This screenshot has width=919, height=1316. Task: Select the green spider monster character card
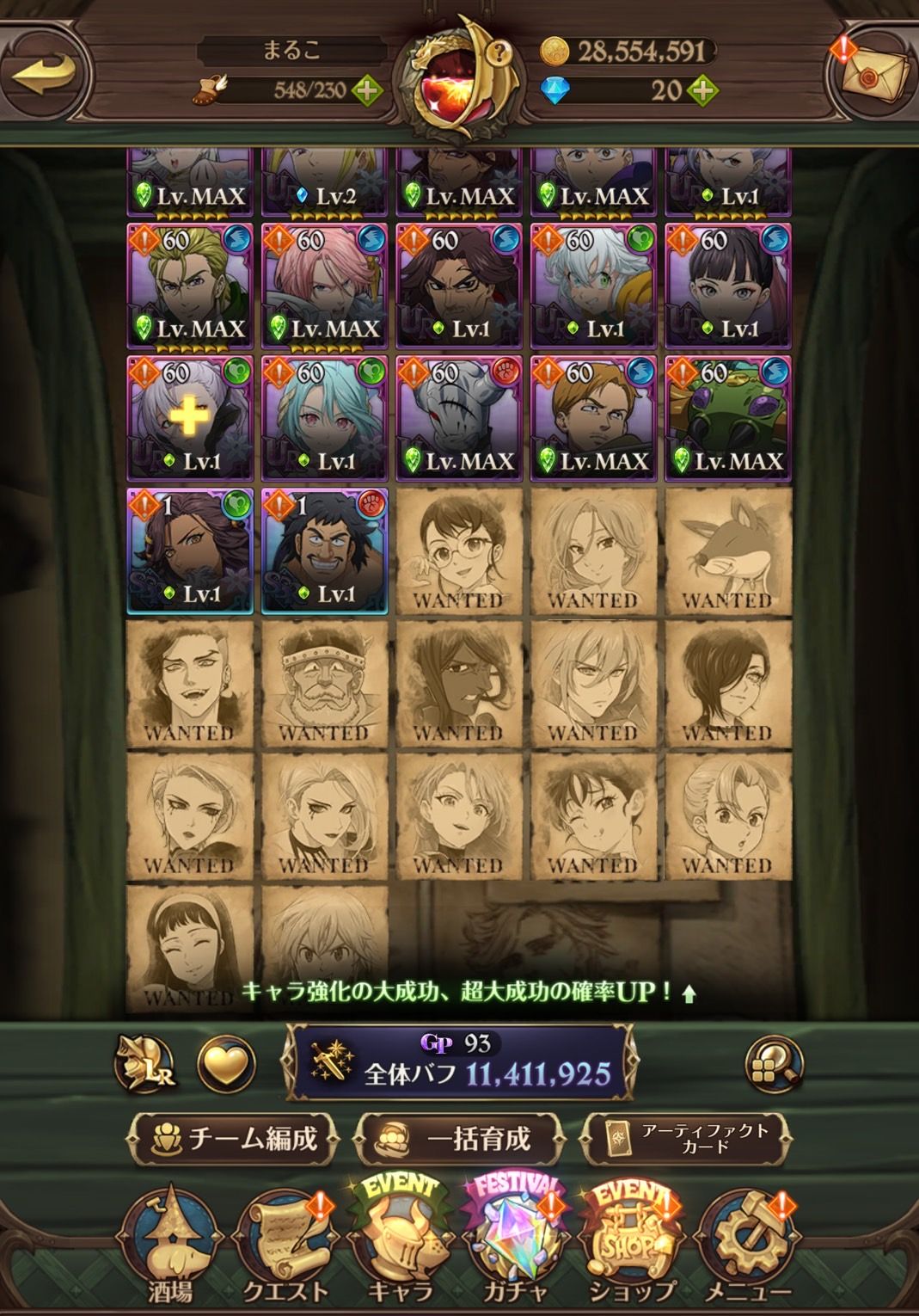point(728,417)
